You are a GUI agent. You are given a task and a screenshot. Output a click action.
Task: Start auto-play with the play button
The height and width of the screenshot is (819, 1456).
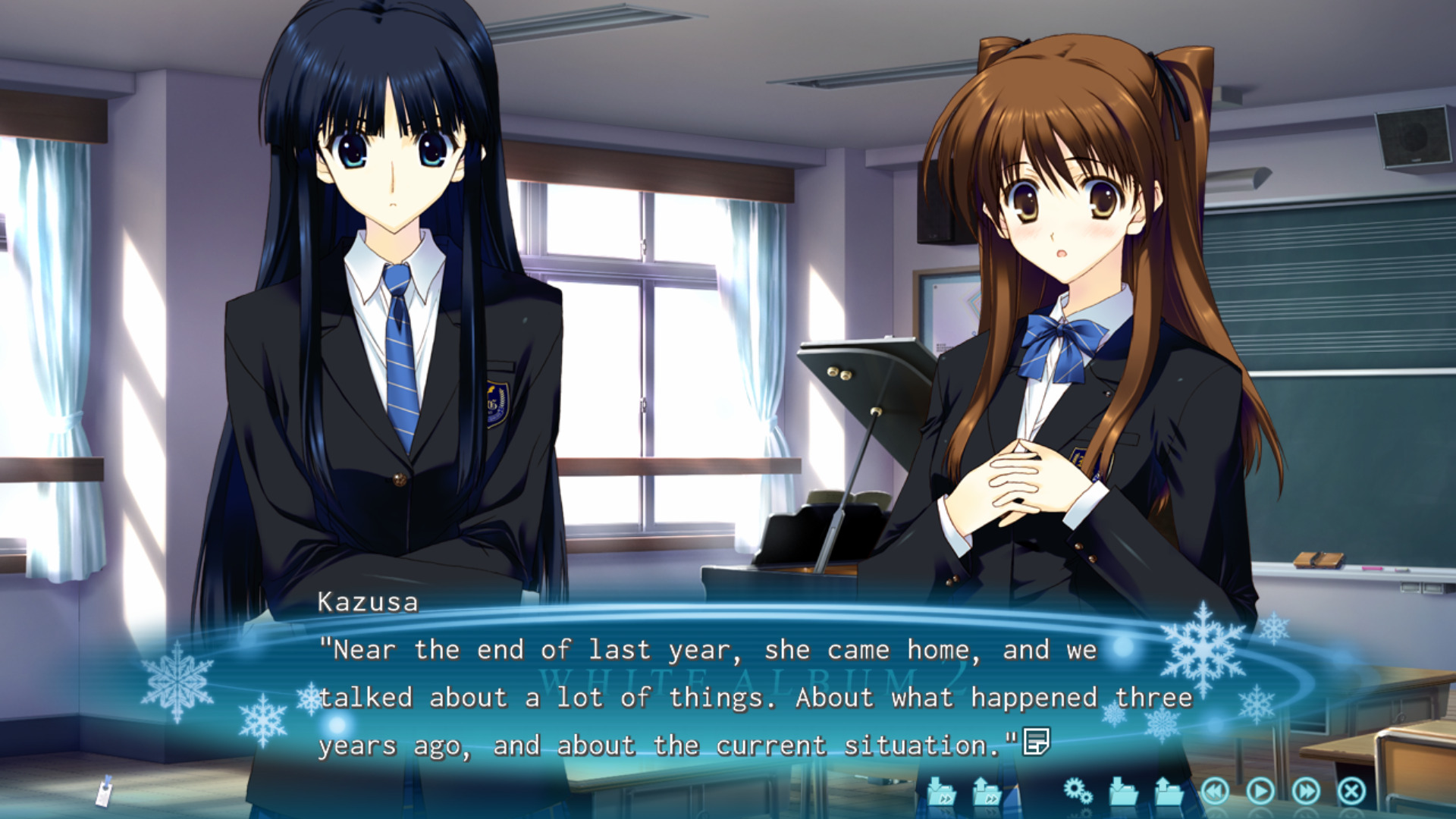(1260, 792)
